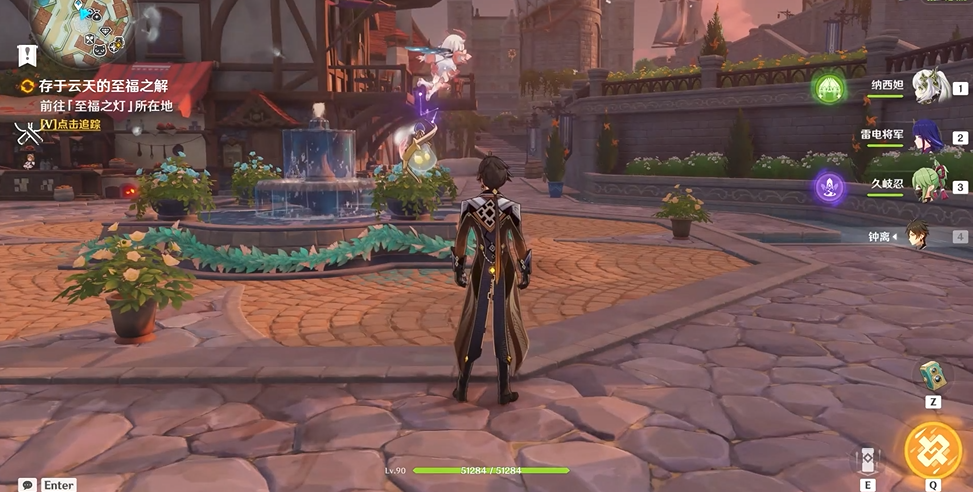Switch to party member 纳西妲
The width and height of the screenshot is (973, 492).
(x=930, y=88)
